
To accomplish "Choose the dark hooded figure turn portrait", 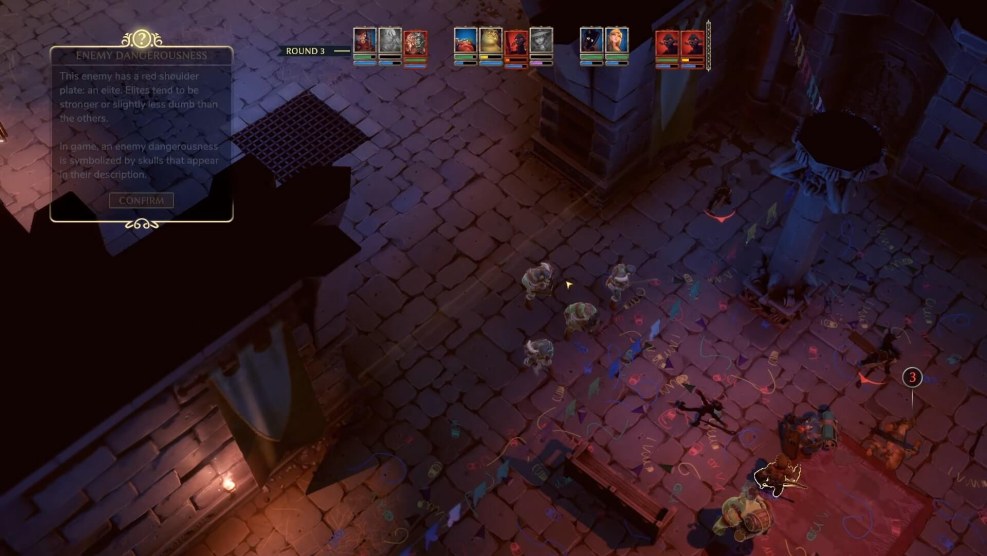I will 591,42.
